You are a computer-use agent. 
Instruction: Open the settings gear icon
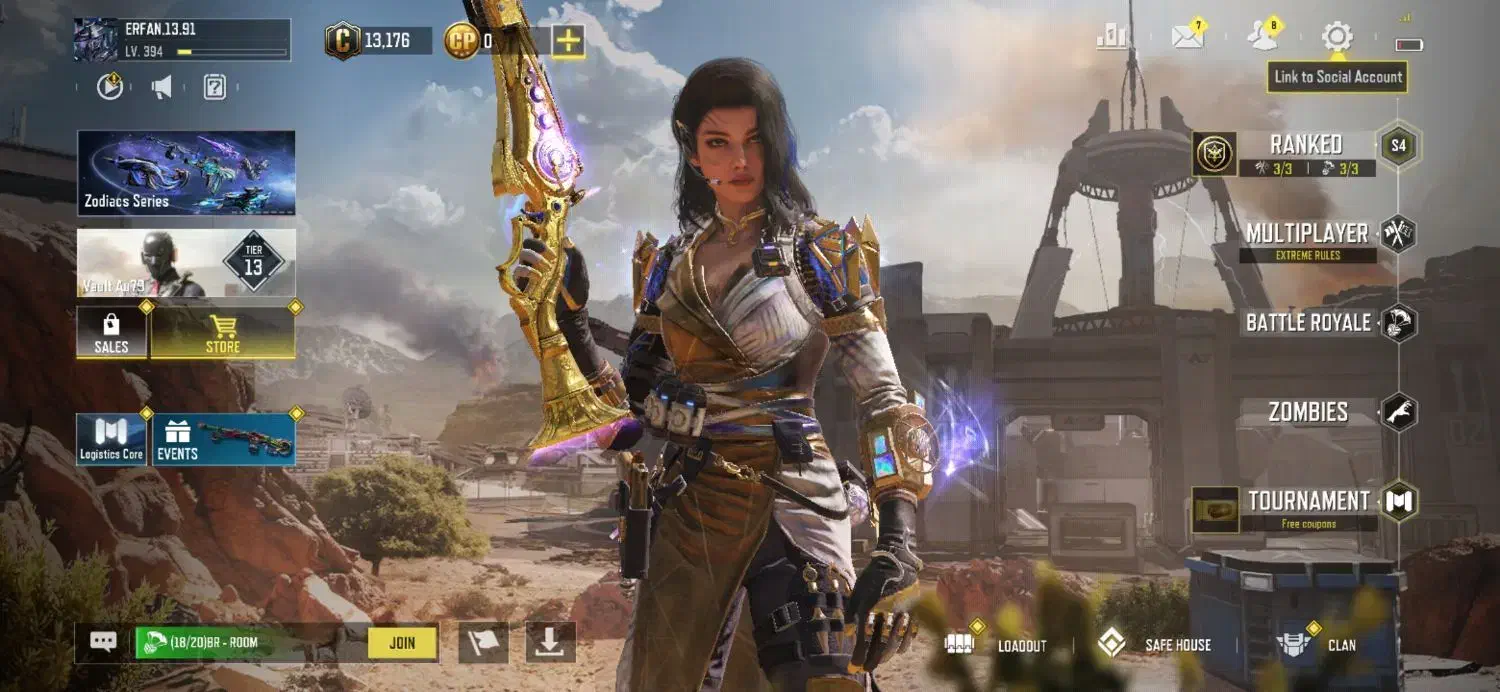1336,37
